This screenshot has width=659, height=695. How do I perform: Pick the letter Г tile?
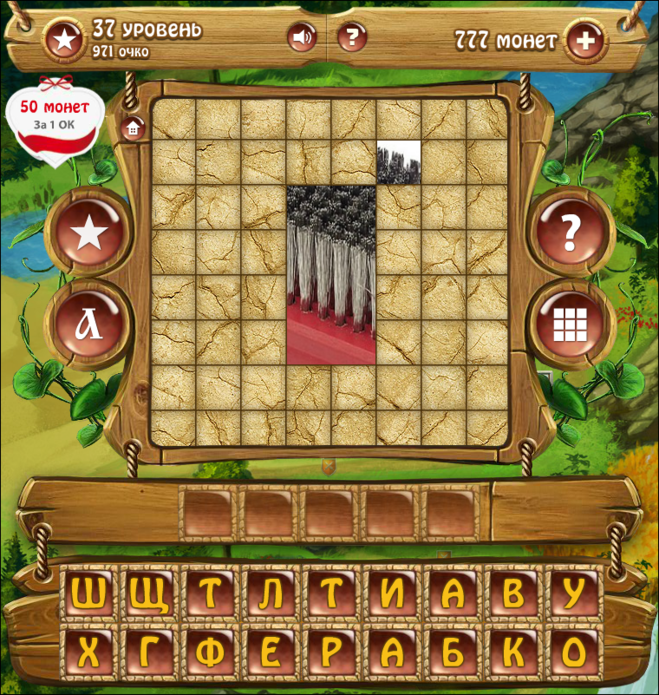[x=149, y=654]
